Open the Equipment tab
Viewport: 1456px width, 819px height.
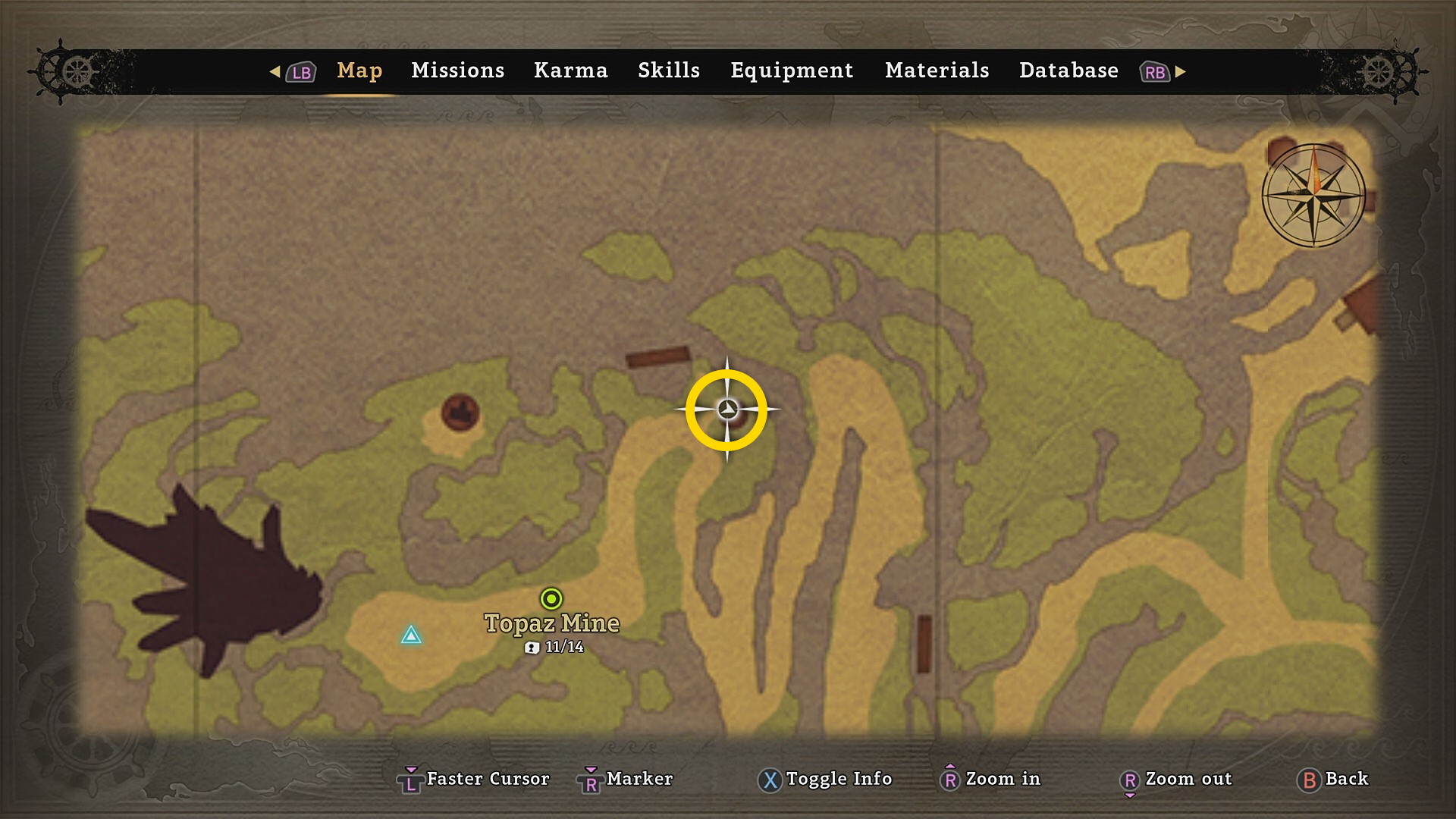pos(792,71)
